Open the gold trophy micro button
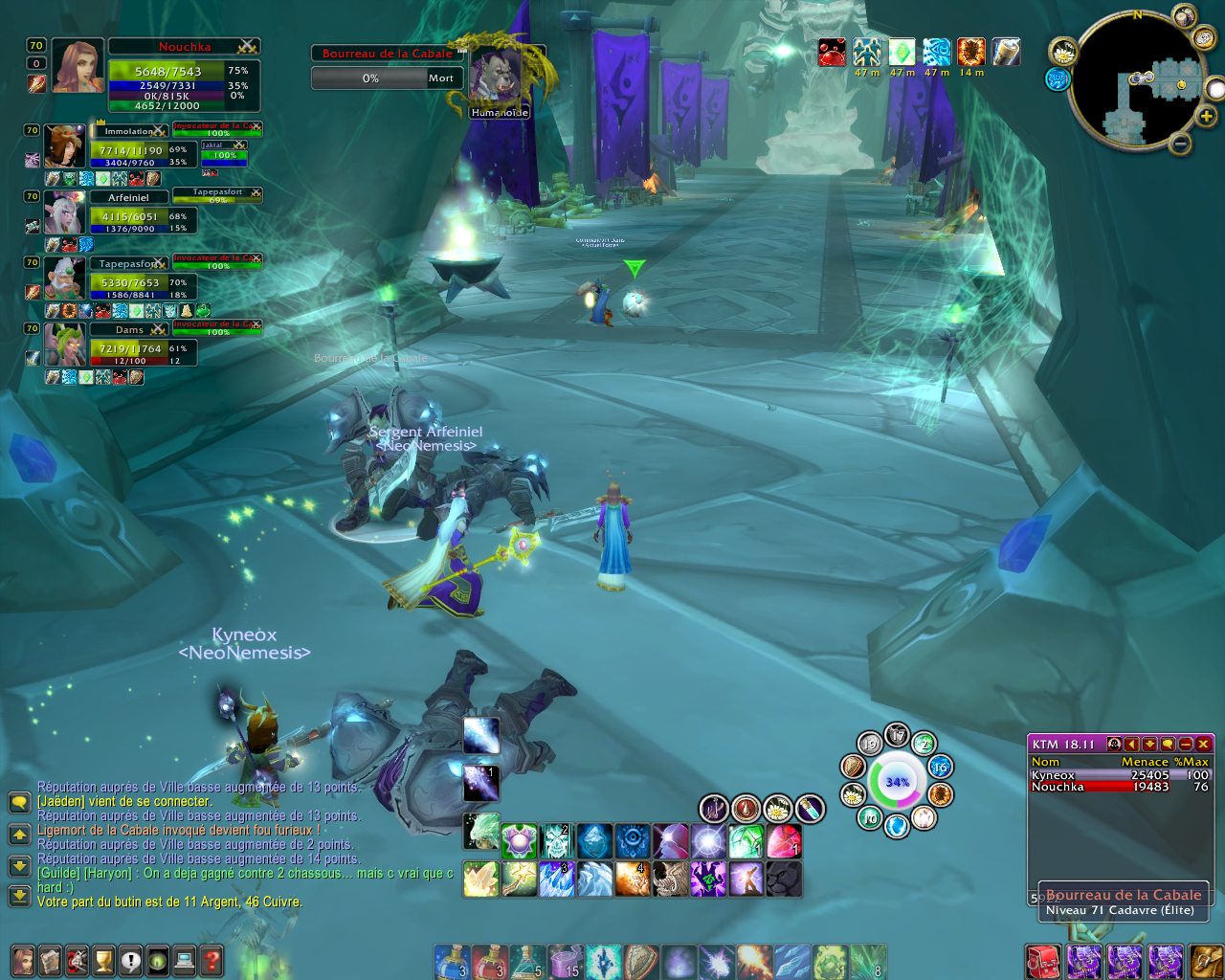1225x980 pixels. [x=103, y=960]
